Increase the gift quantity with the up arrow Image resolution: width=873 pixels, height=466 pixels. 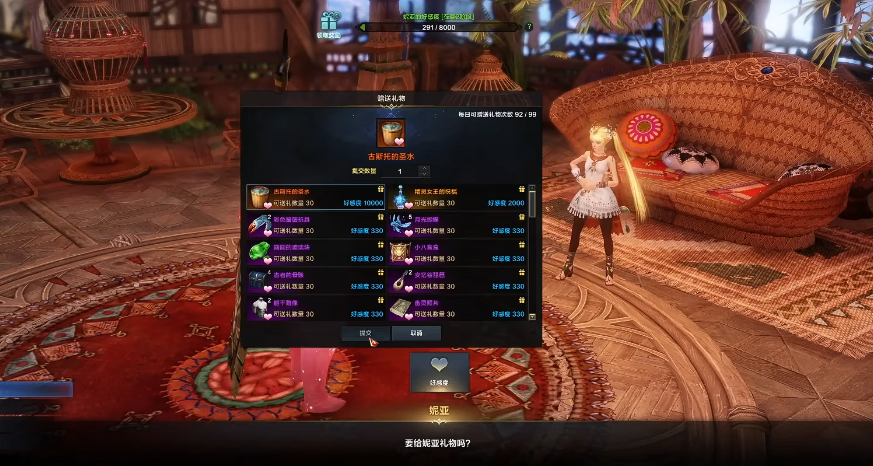pos(425,168)
